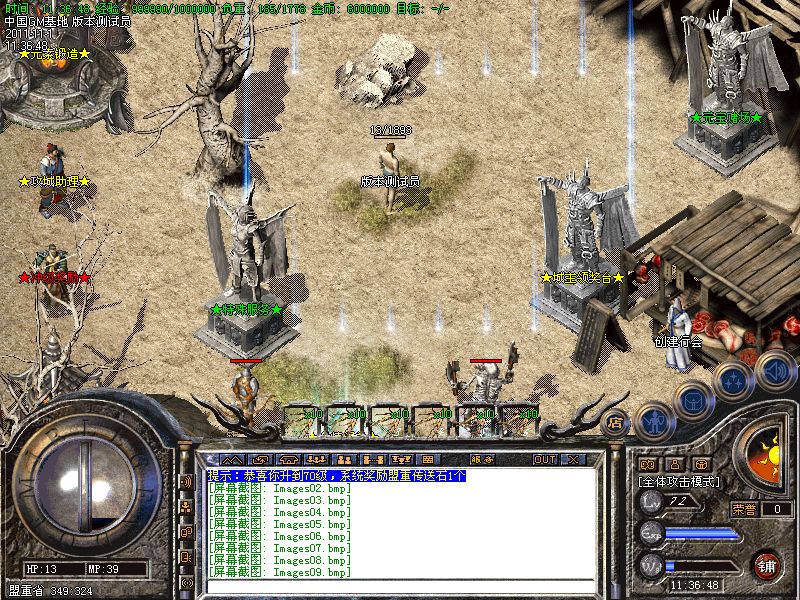Toggle the sound-wave chat filter icon

(x=186, y=481)
